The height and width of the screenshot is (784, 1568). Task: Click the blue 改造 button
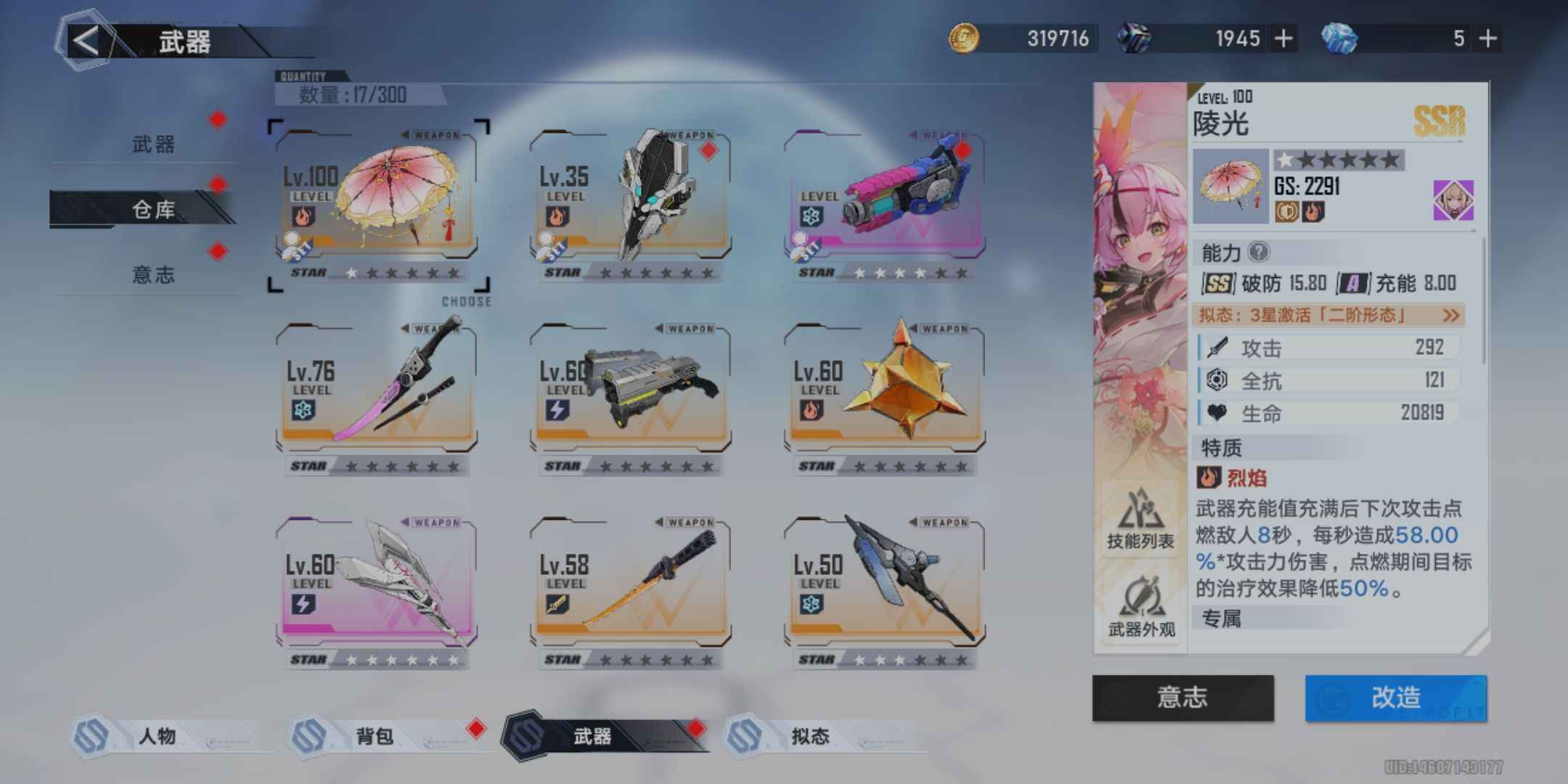tap(1395, 698)
